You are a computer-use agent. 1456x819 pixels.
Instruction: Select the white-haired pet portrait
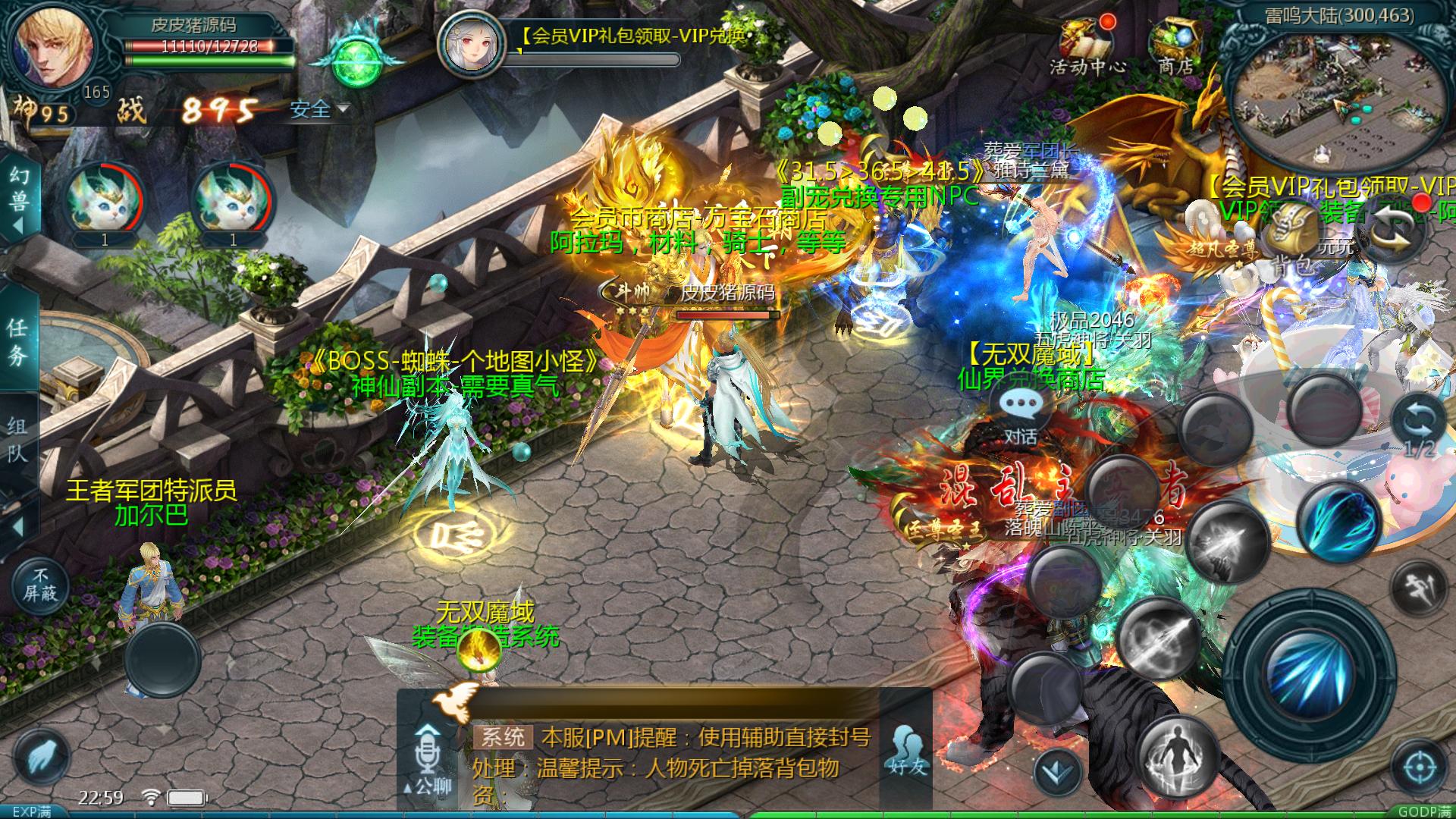point(472,42)
